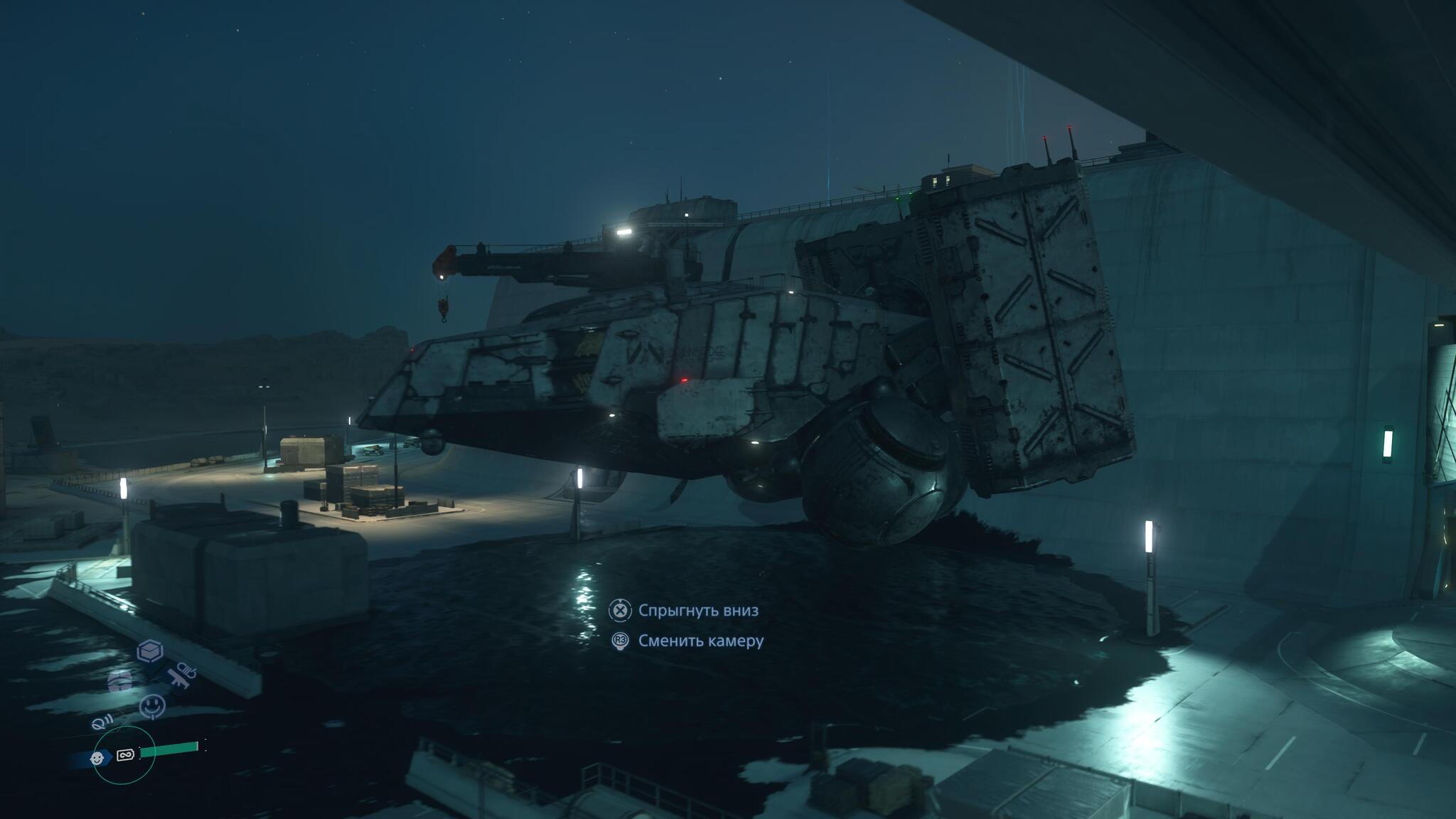
Task: Click the baby face BB icon
Action: (x=97, y=759)
